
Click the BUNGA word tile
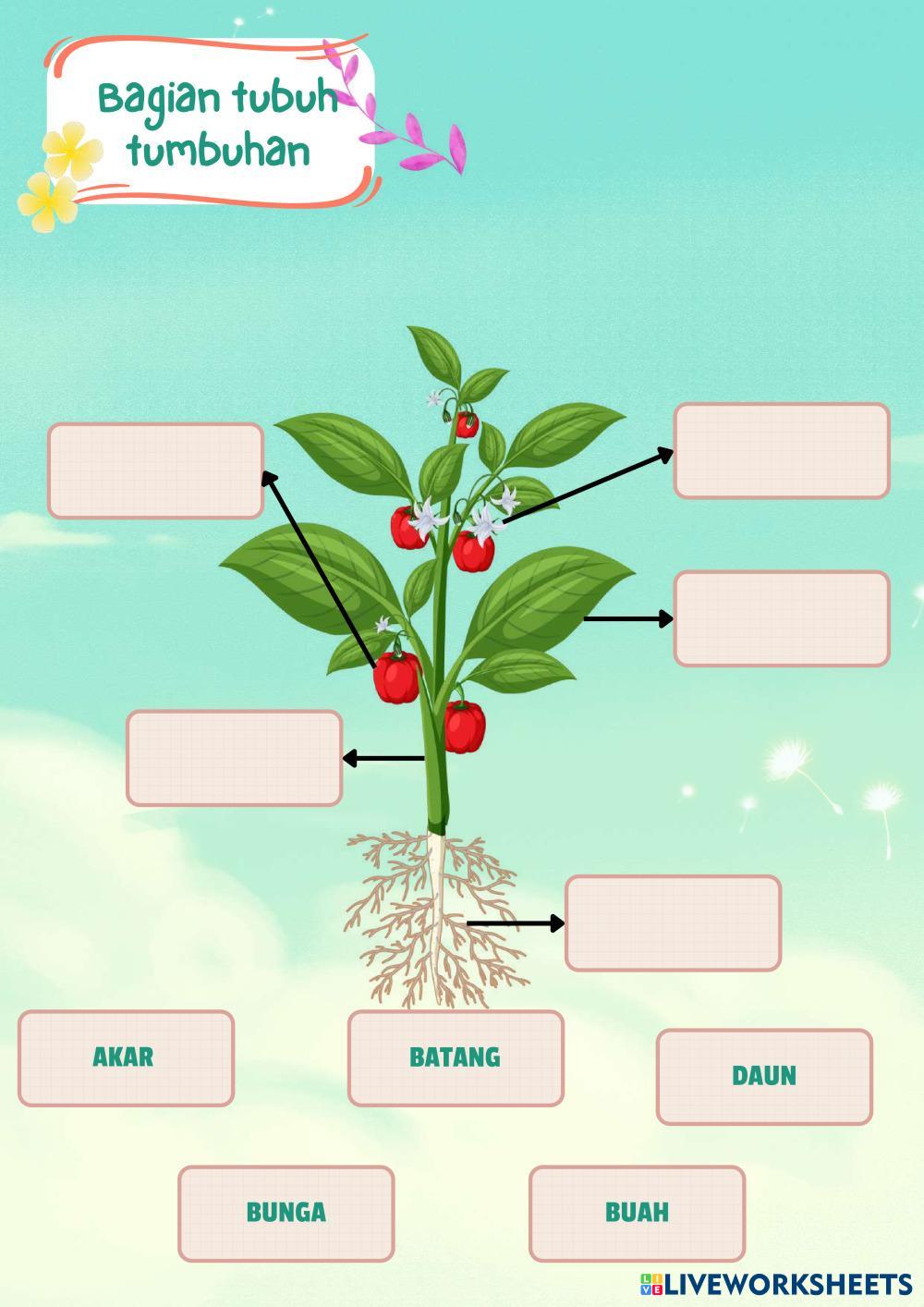coord(286,1213)
